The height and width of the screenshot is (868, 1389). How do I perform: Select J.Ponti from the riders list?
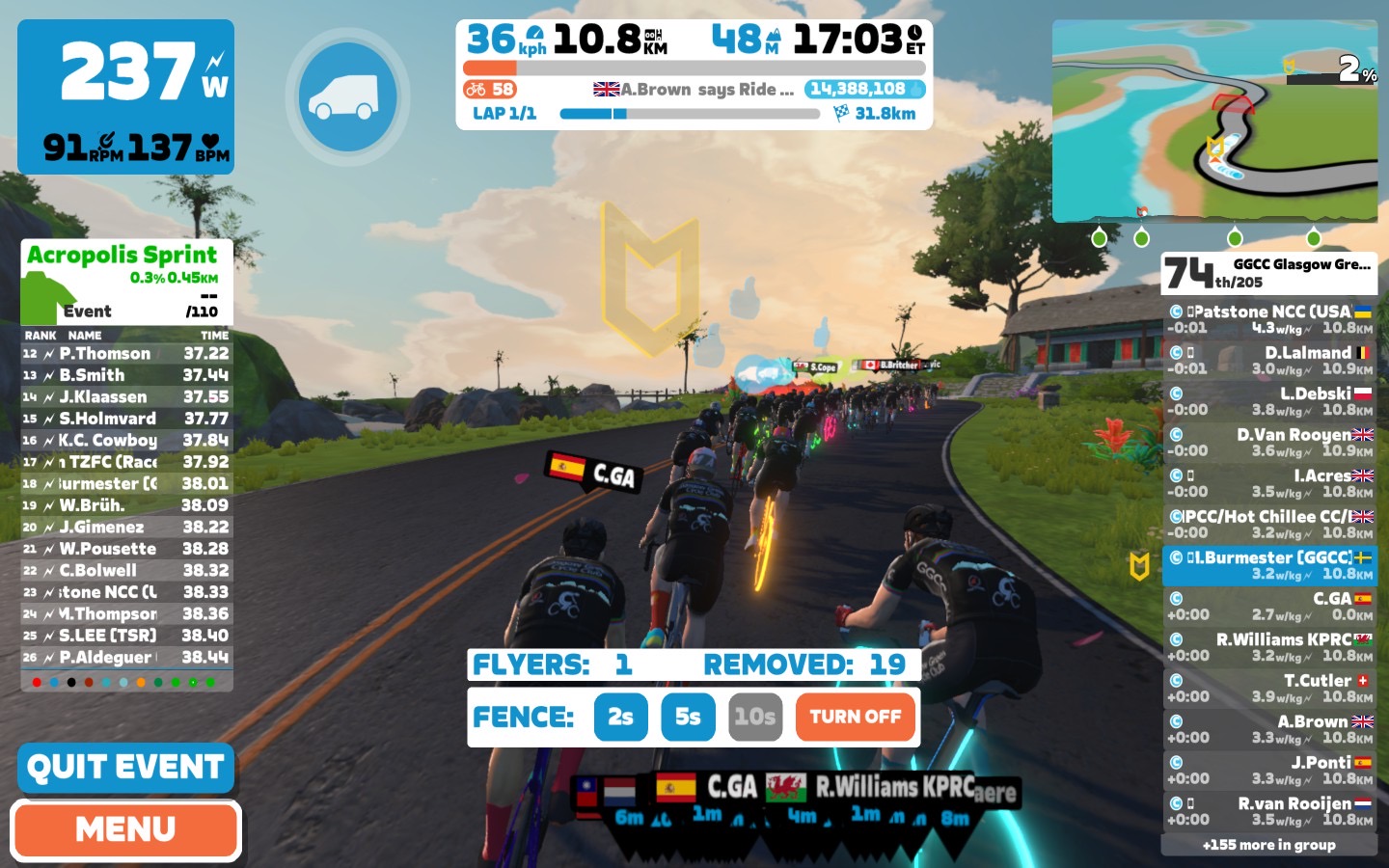(1268, 770)
